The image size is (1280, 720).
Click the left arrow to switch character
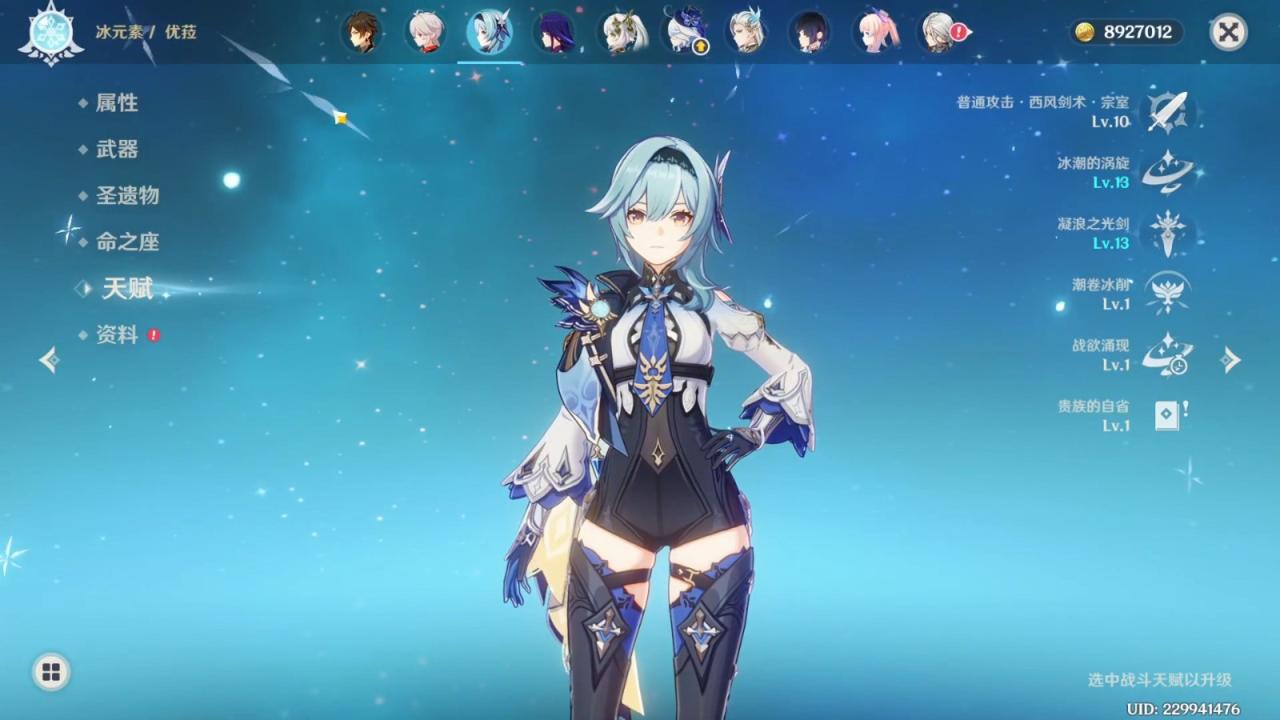point(47,360)
